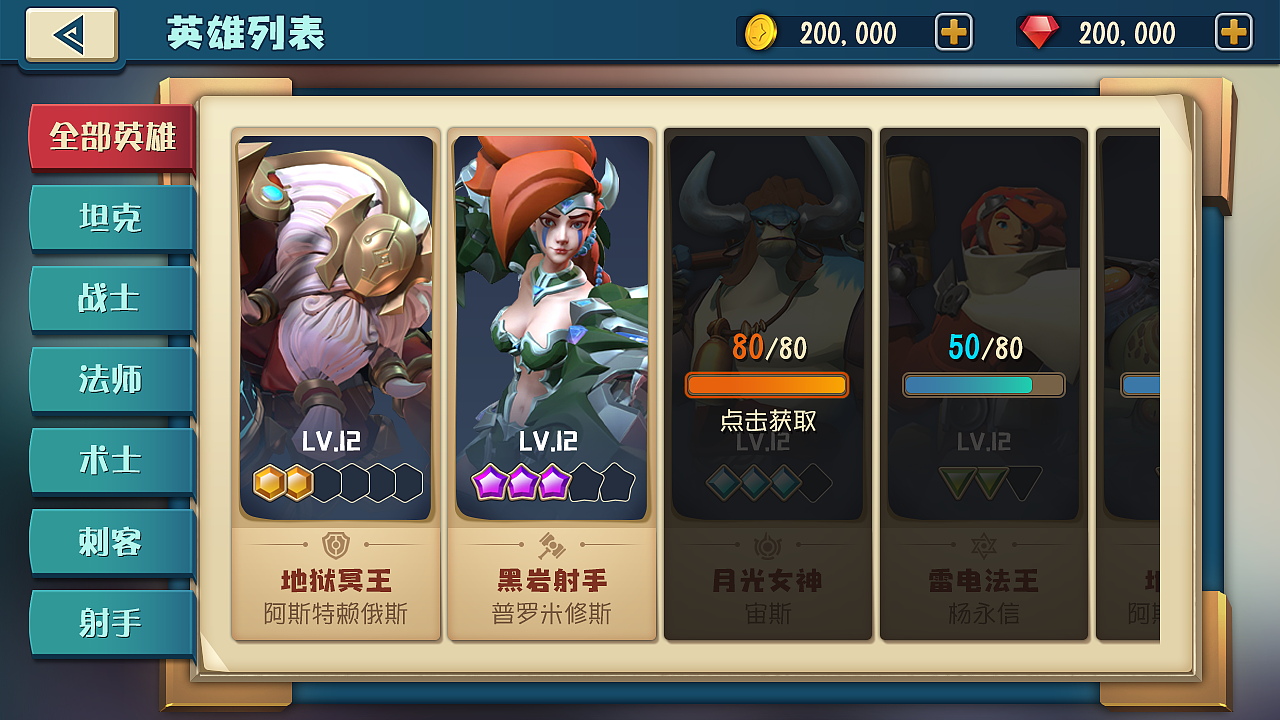Click the plus icon next to the gold amount

point(953,32)
